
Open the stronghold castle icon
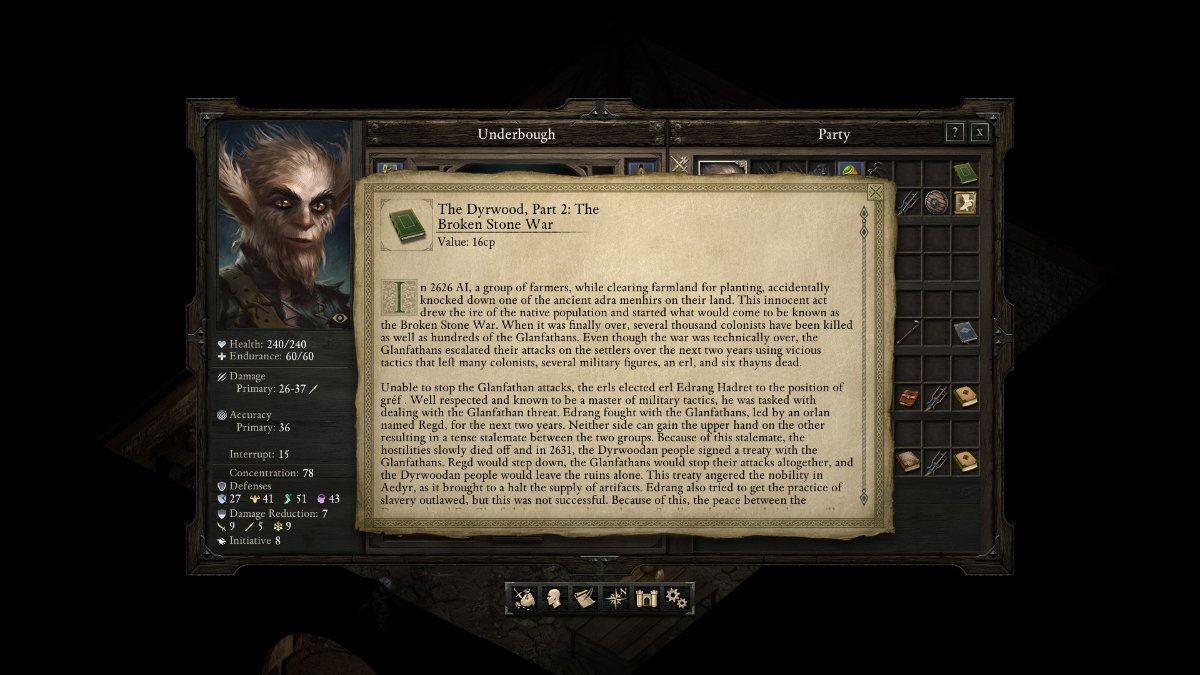[x=647, y=598]
